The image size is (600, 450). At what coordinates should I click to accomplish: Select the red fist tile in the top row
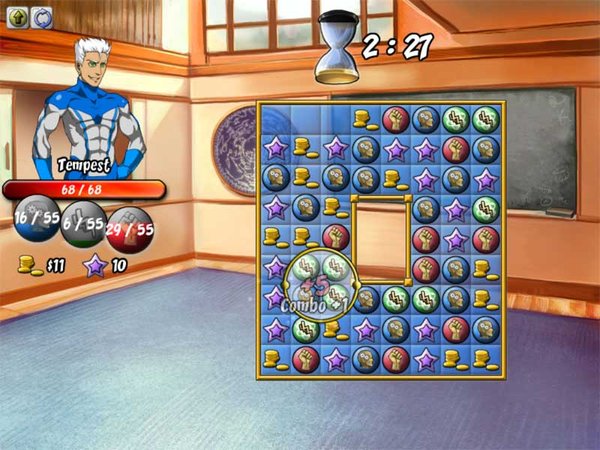click(396, 119)
